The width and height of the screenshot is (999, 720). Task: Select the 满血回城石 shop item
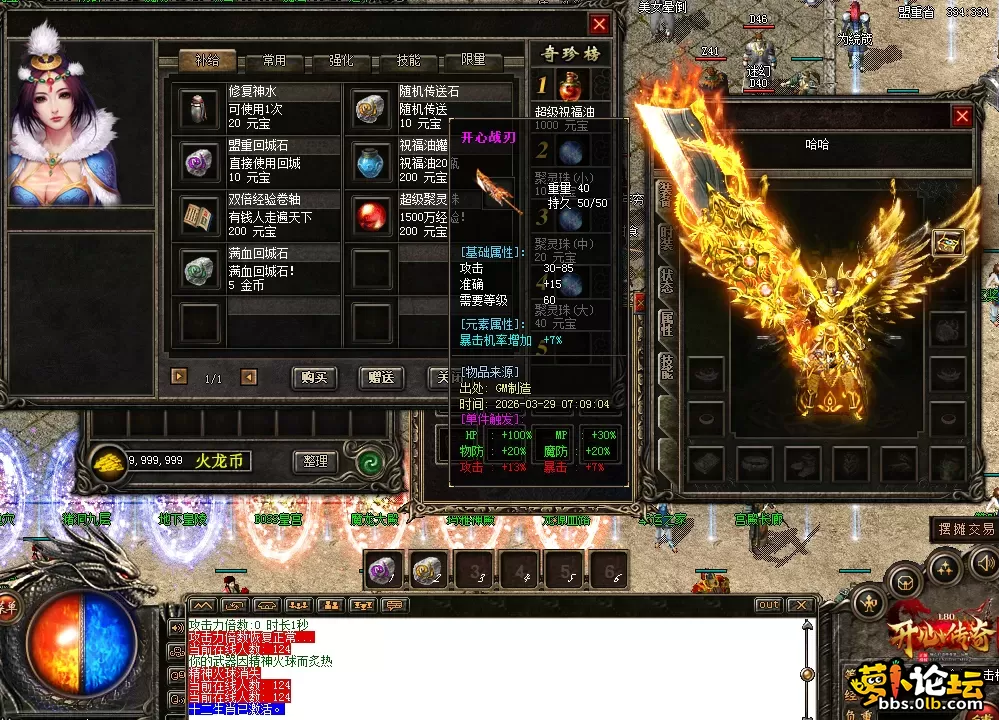coord(199,269)
